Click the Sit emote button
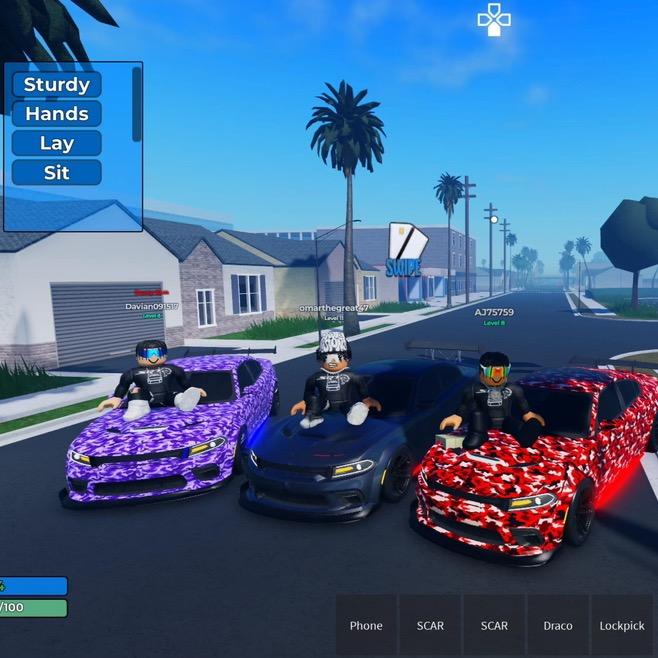 tap(57, 172)
